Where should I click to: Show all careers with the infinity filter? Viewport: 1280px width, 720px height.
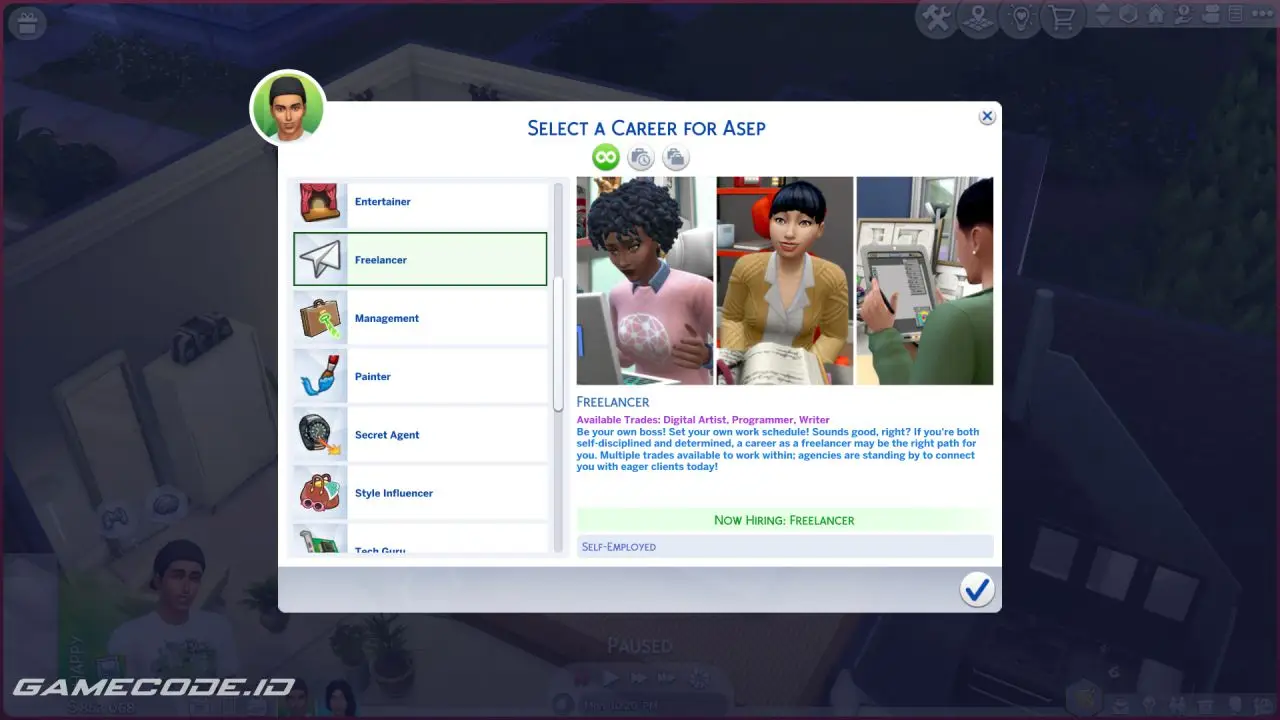(605, 157)
